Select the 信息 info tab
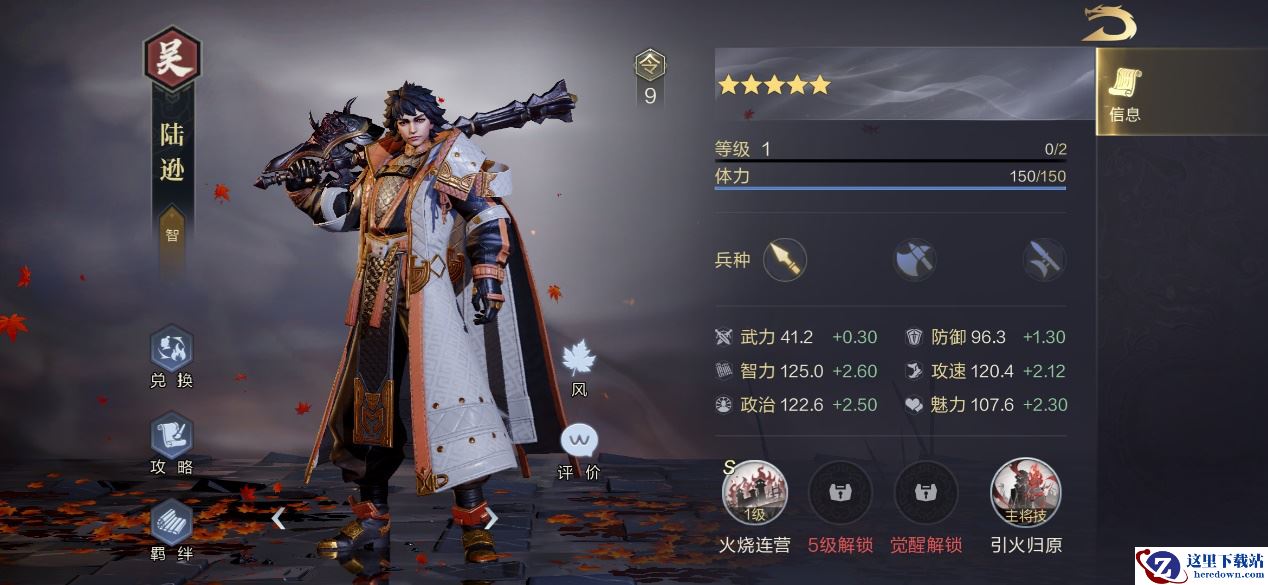The width and height of the screenshot is (1268, 585). click(x=1125, y=95)
